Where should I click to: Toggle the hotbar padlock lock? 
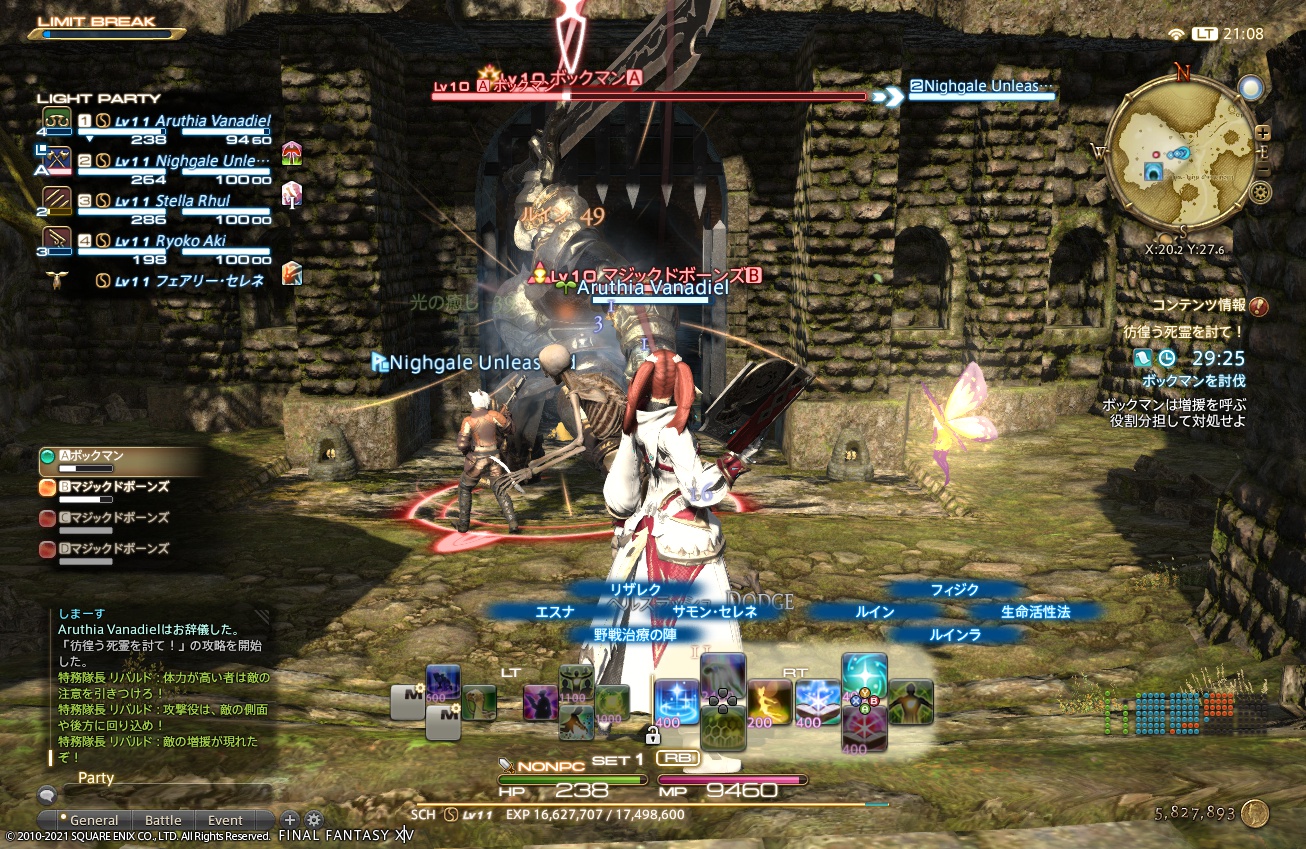pyautogui.click(x=653, y=735)
